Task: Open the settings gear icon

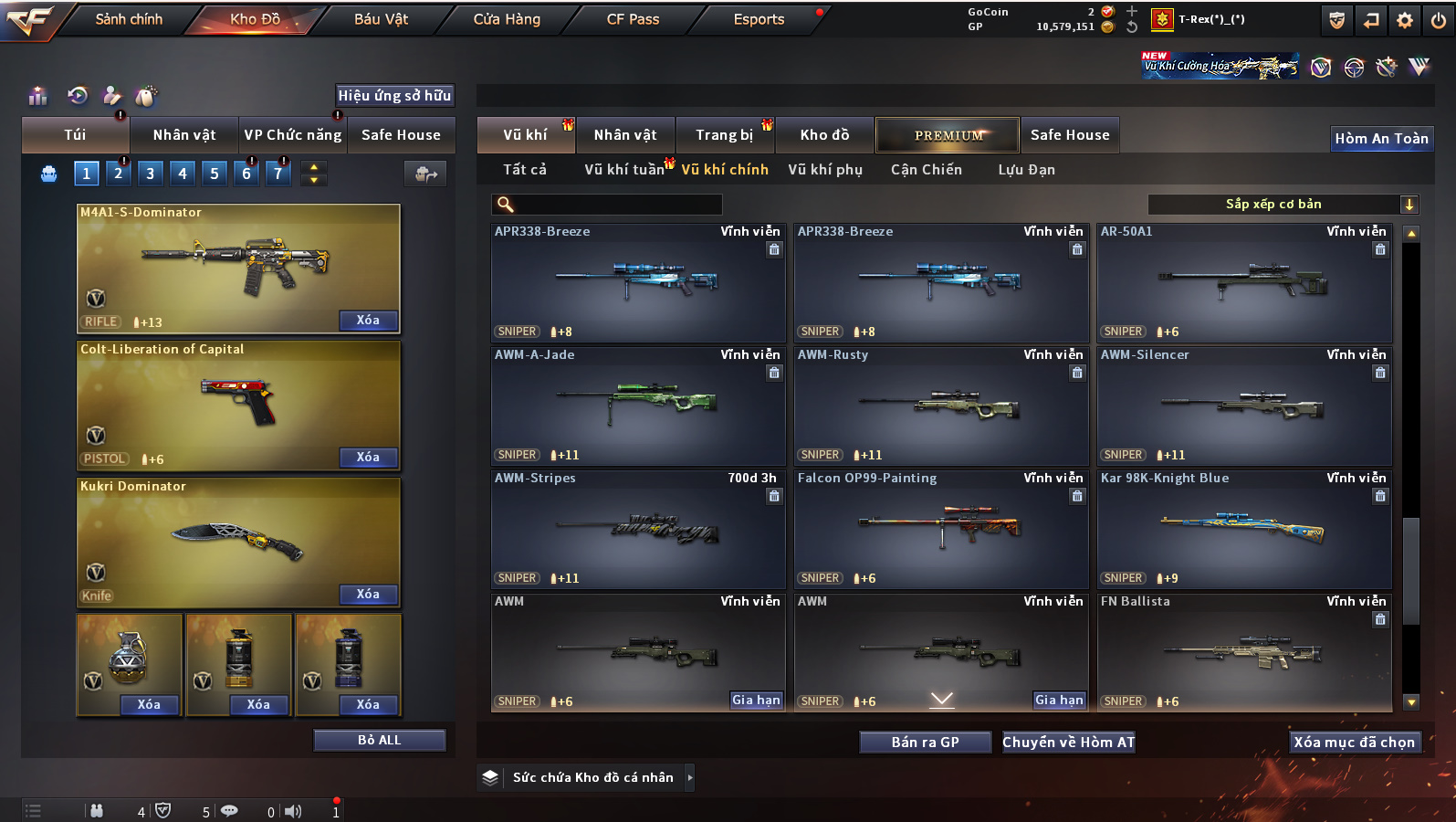Action: click(x=1405, y=20)
